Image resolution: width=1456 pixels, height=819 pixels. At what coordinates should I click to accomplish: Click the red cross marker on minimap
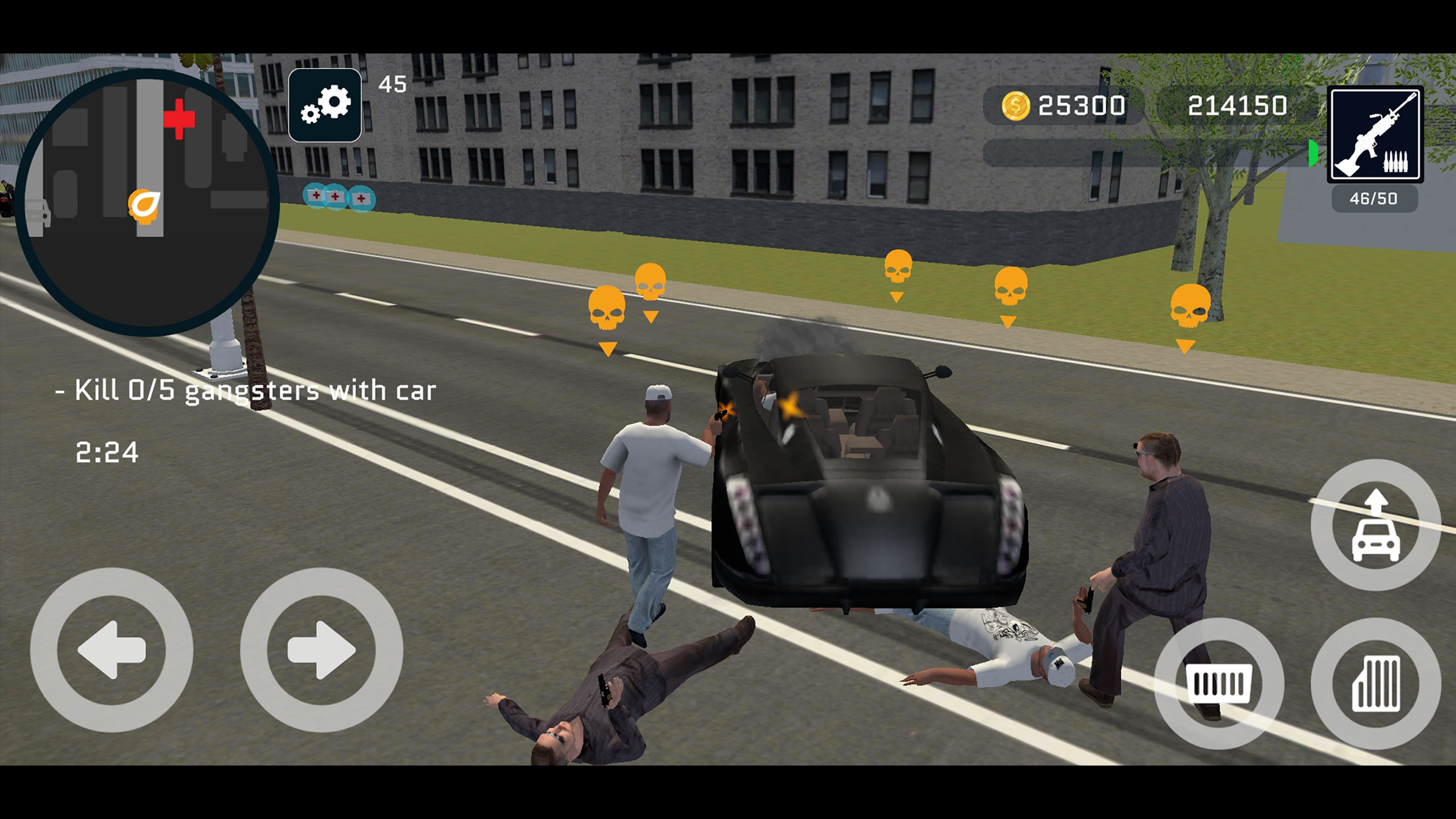(x=179, y=119)
